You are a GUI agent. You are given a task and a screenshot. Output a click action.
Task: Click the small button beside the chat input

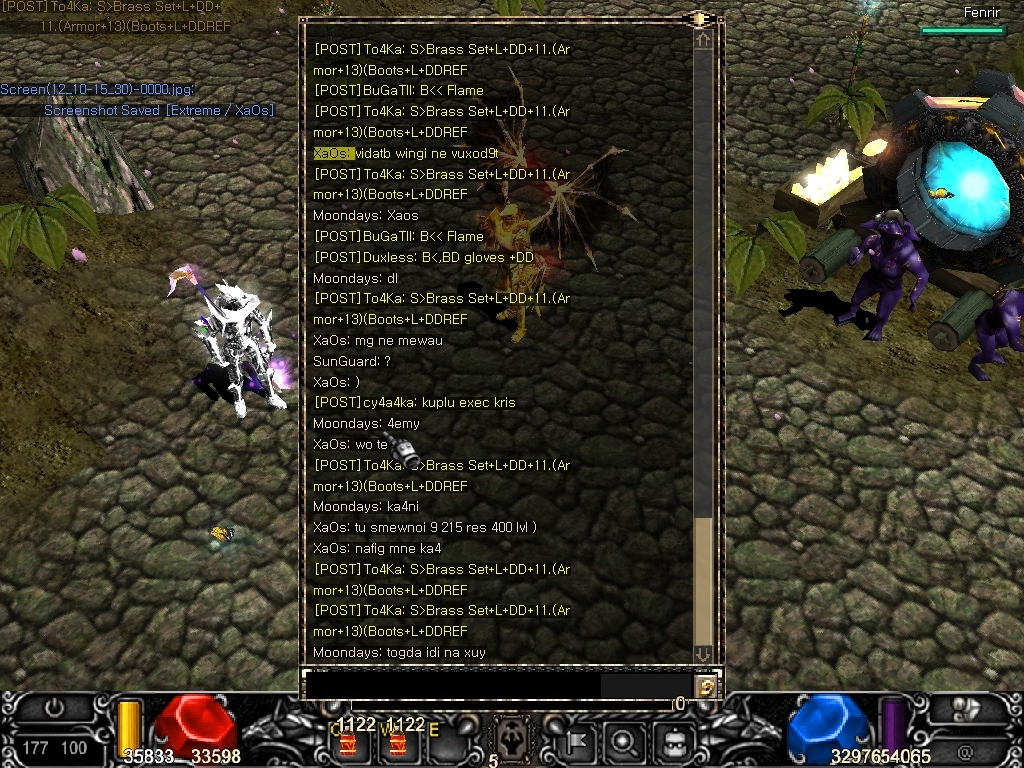(x=706, y=686)
